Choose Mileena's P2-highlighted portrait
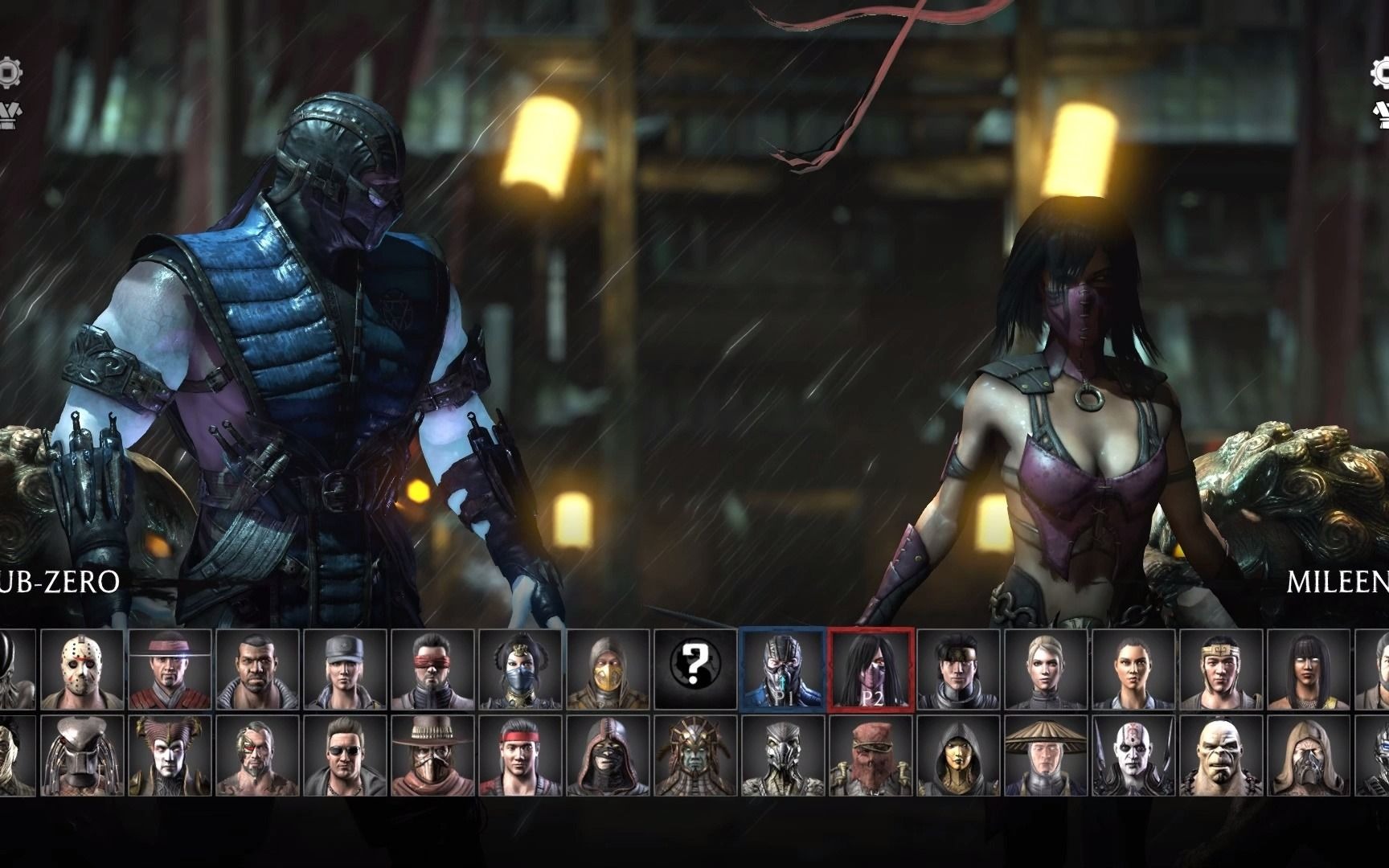 [x=871, y=669]
